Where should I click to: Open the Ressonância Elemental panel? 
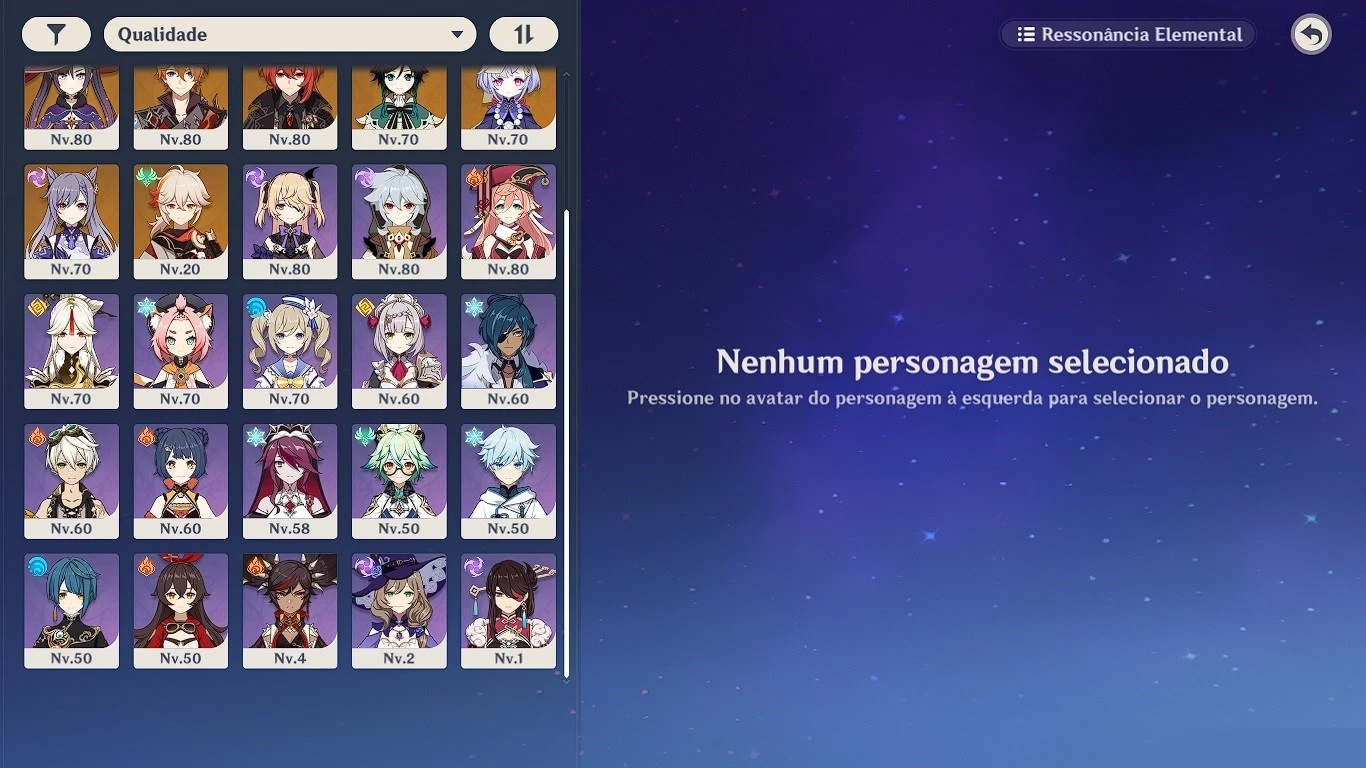(1127, 33)
